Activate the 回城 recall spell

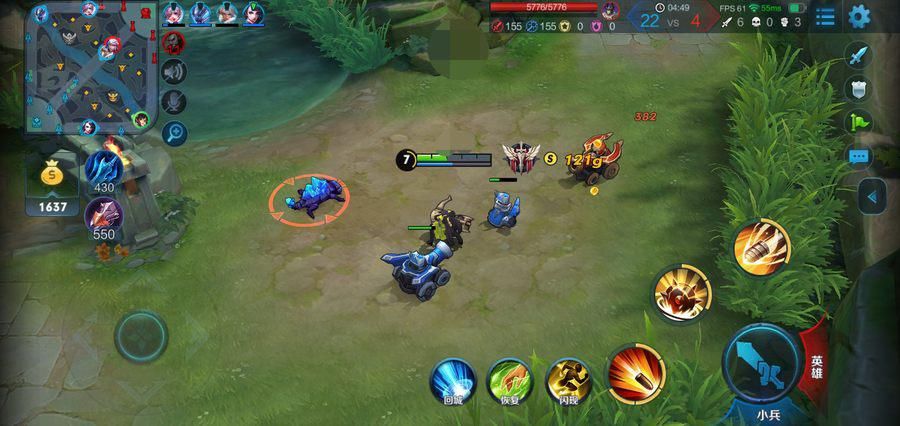click(x=453, y=380)
